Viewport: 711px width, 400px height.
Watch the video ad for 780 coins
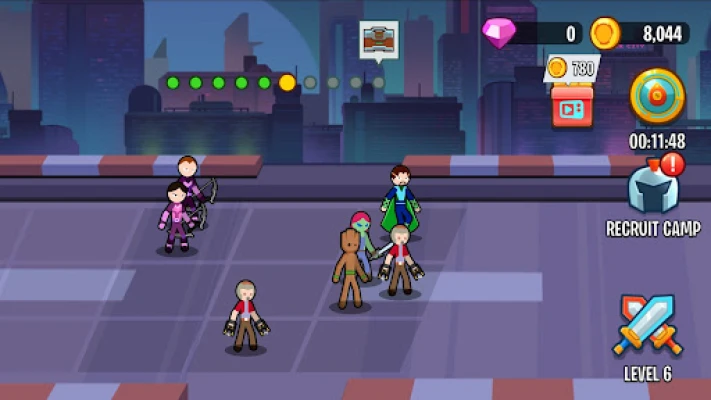point(572,104)
